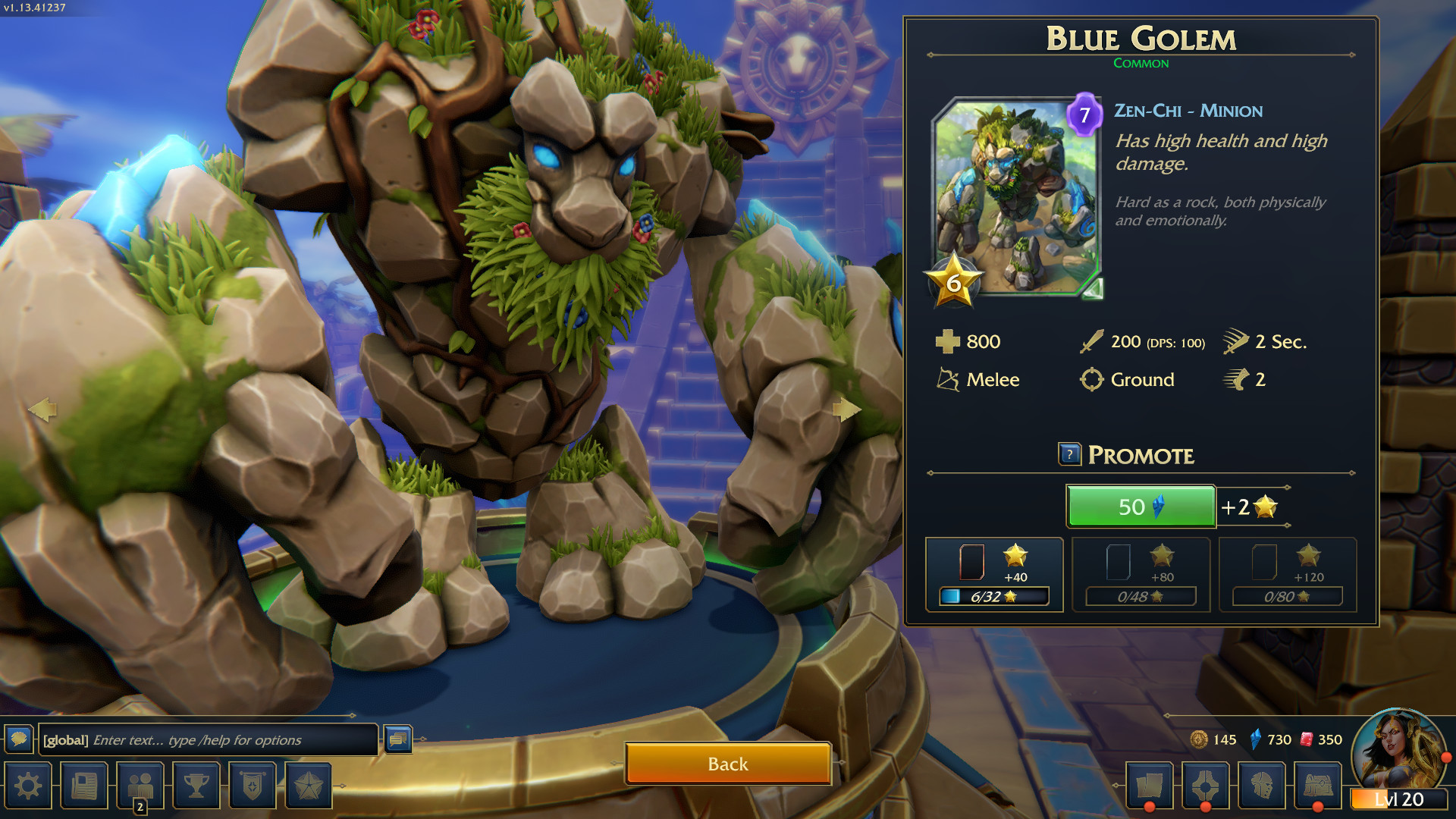1456x819 pixels.
Task: Show the previous card with left arrow
Action: tap(42, 409)
